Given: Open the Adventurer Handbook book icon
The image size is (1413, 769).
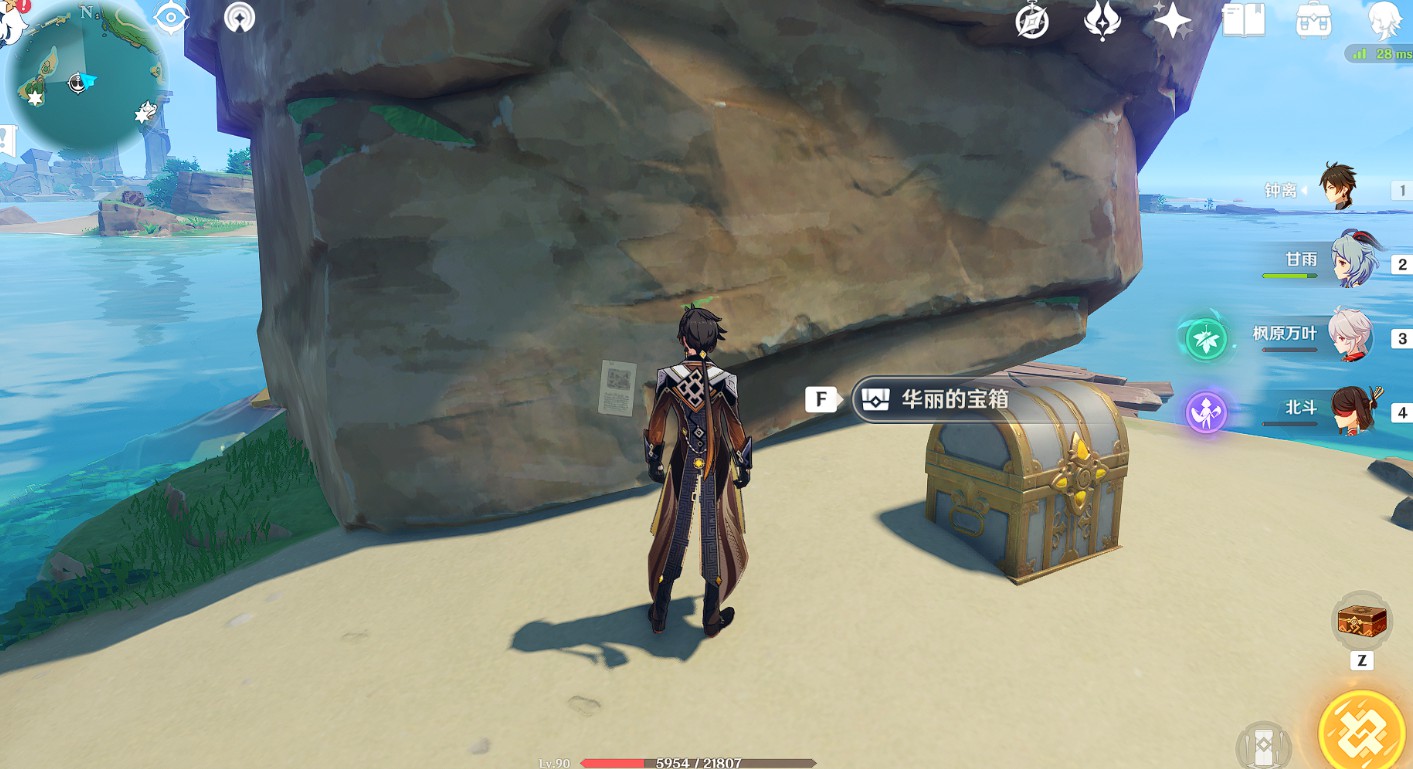Looking at the screenshot, I should pyautogui.click(x=1243, y=21).
